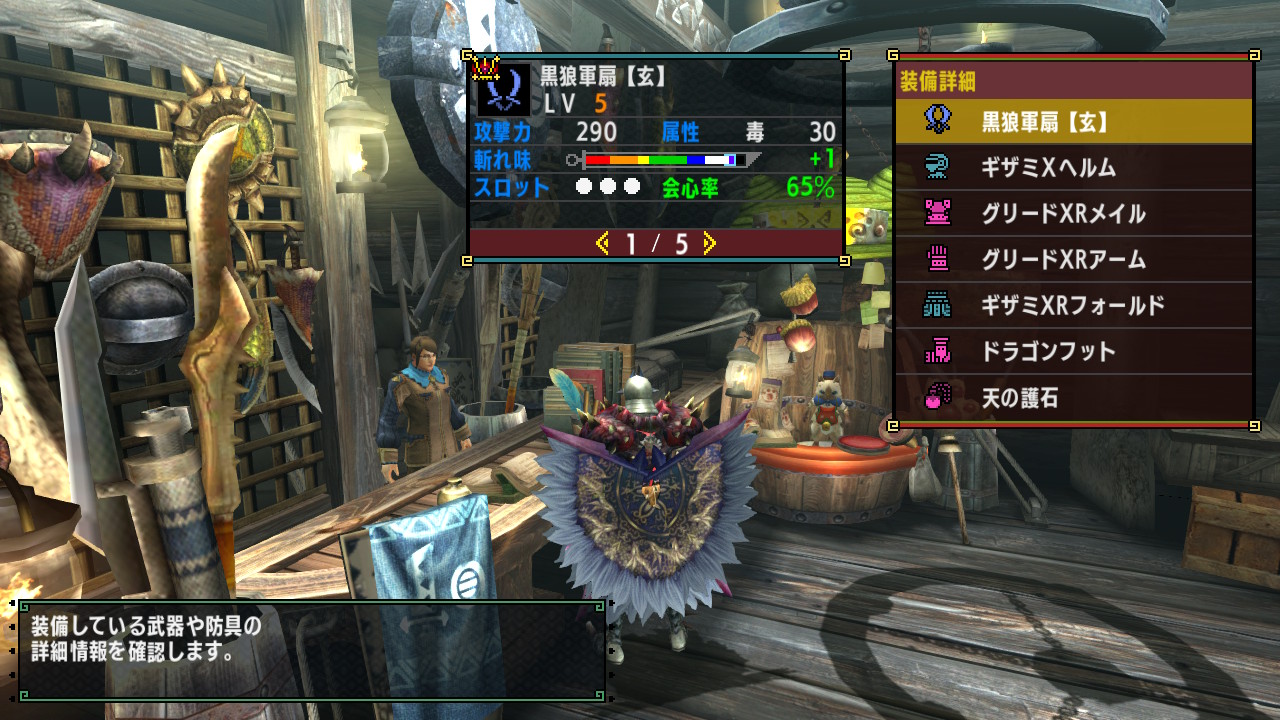Viewport: 1280px width, 720px height.
Task: Select ギザミXRフォールド waist armor
Action: [1073, 306]
